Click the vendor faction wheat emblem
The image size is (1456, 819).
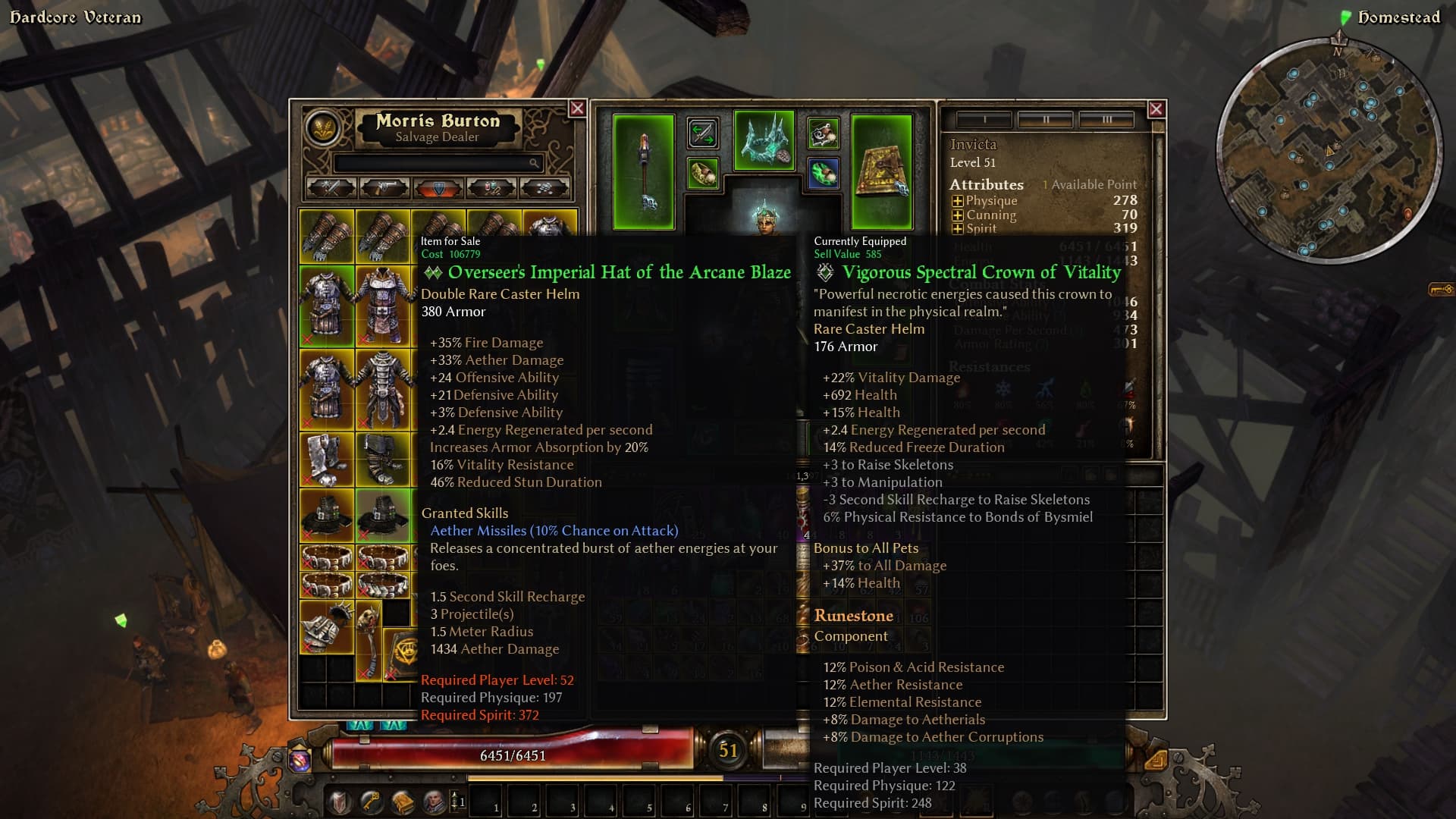pos(322,127)
